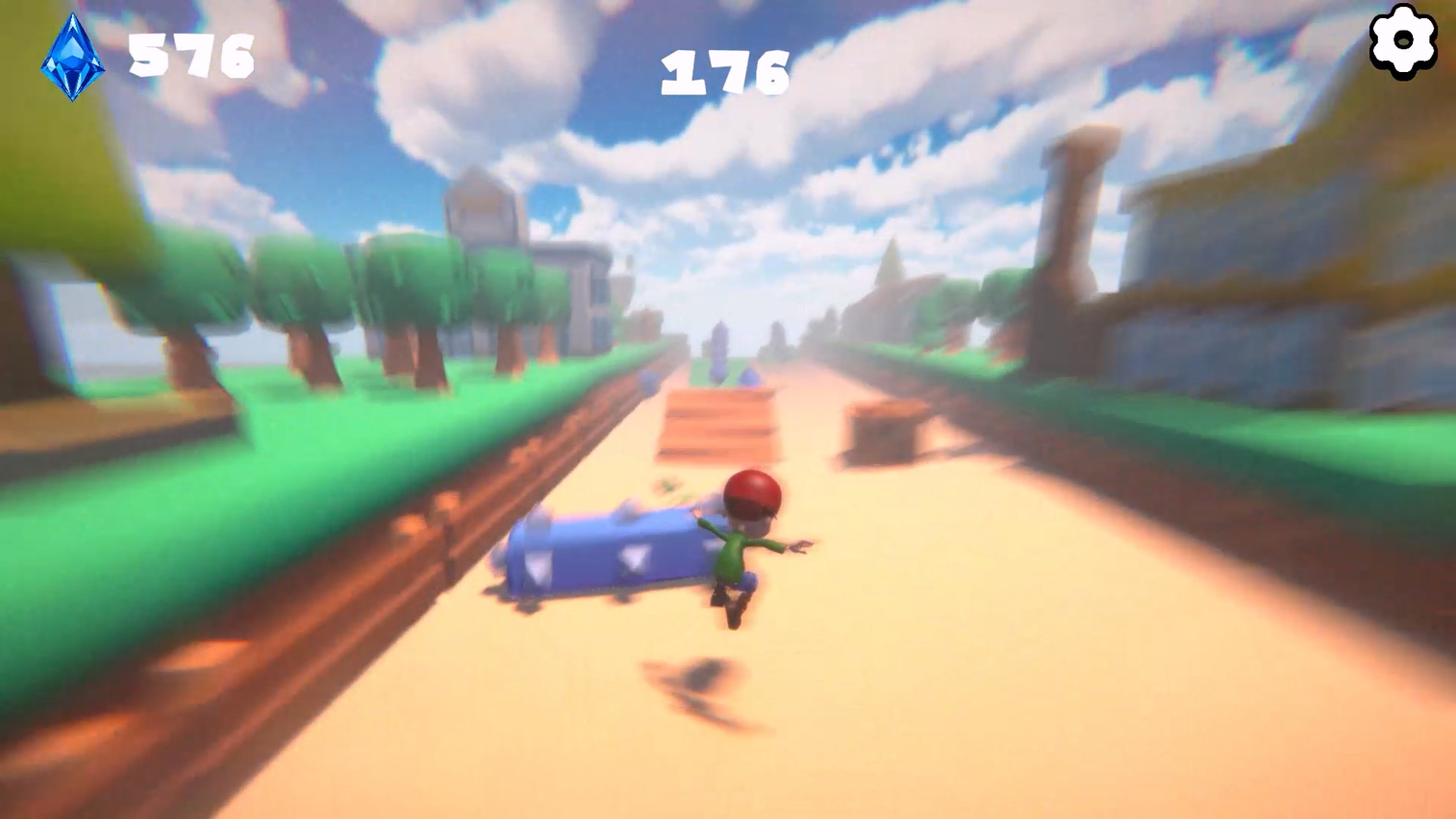This screenshot has width=1456, height=819.
Task: Tap the gem counter showing 576
Action: [188, 56]
